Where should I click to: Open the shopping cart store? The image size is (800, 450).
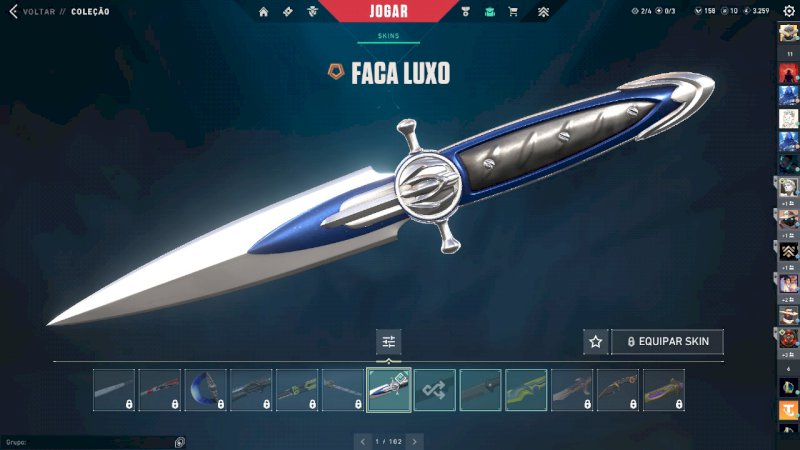pos(513,12)
